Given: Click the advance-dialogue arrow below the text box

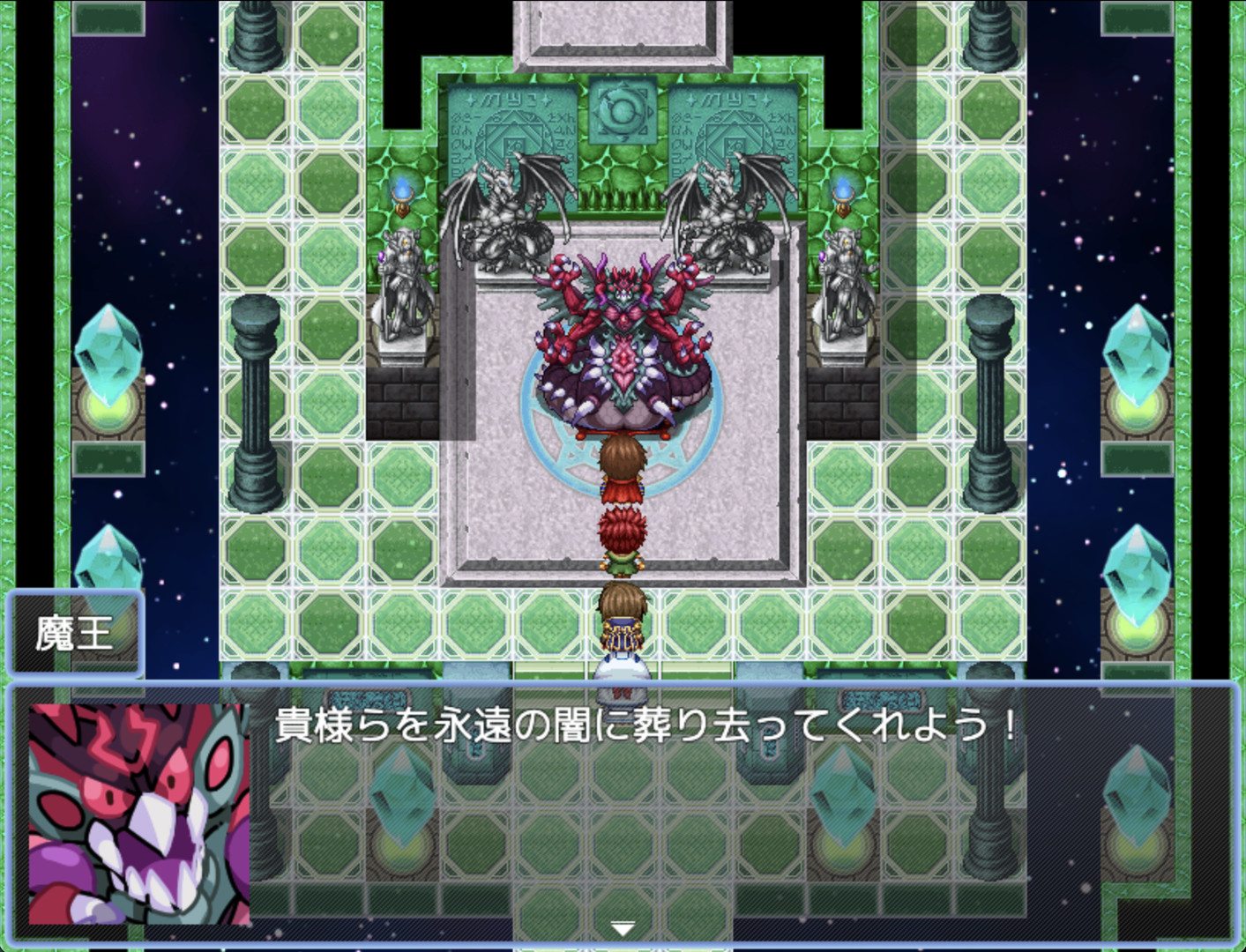Looking at the screenshot, I should pyautogui.click(x=623, y=928).
